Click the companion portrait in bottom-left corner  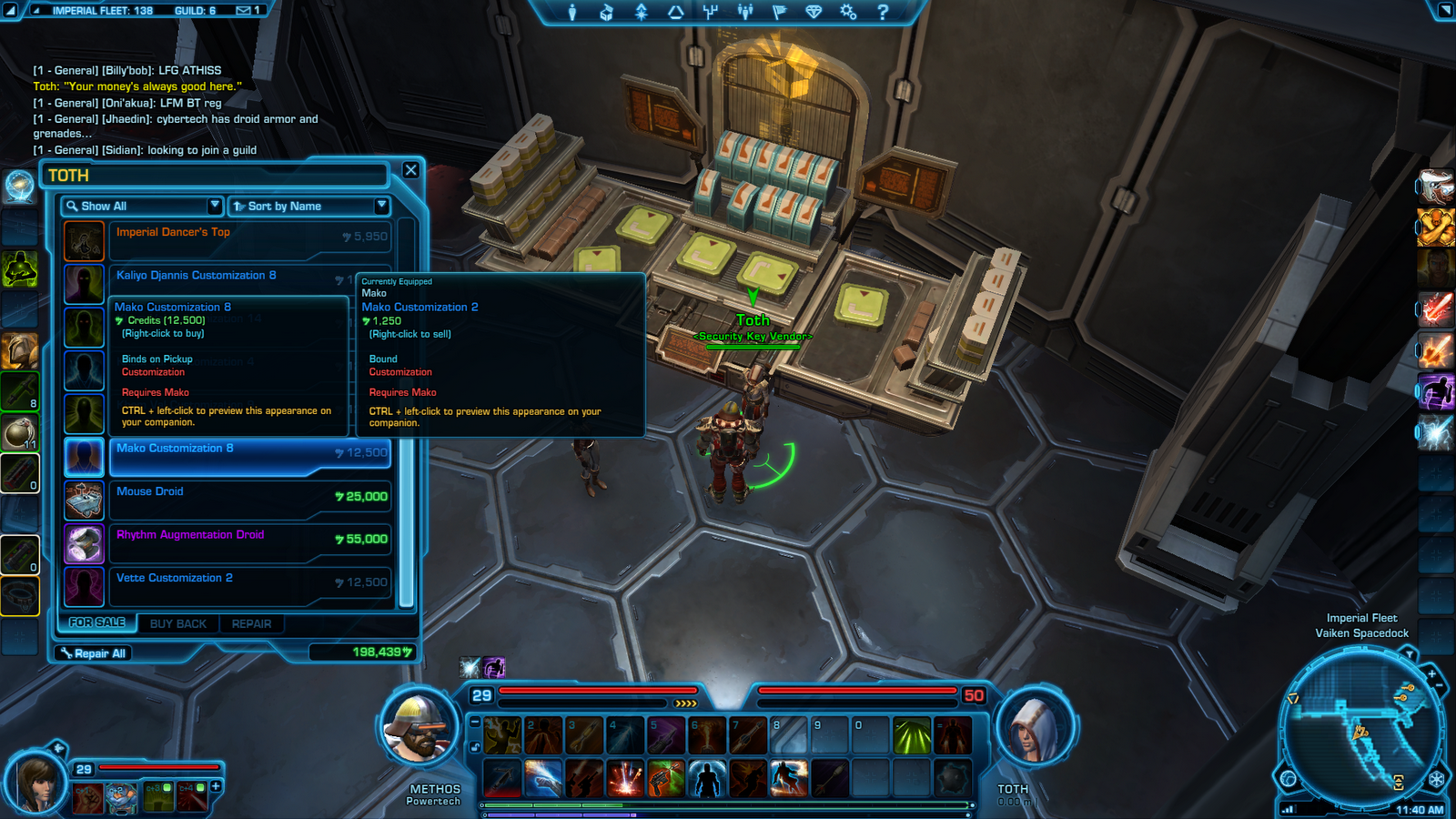(36, 783)
